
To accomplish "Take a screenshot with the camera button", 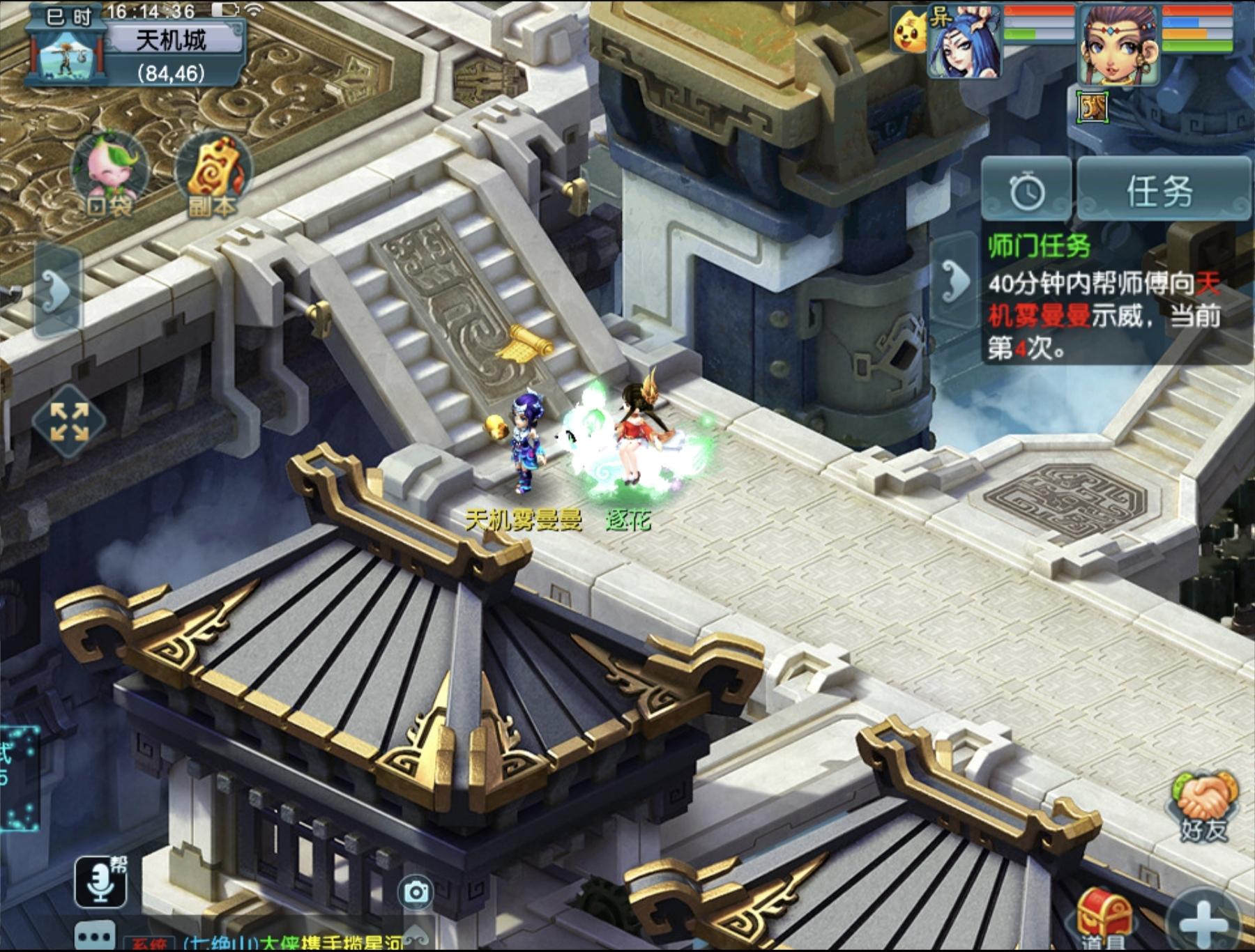I will (x=416, y=892).
